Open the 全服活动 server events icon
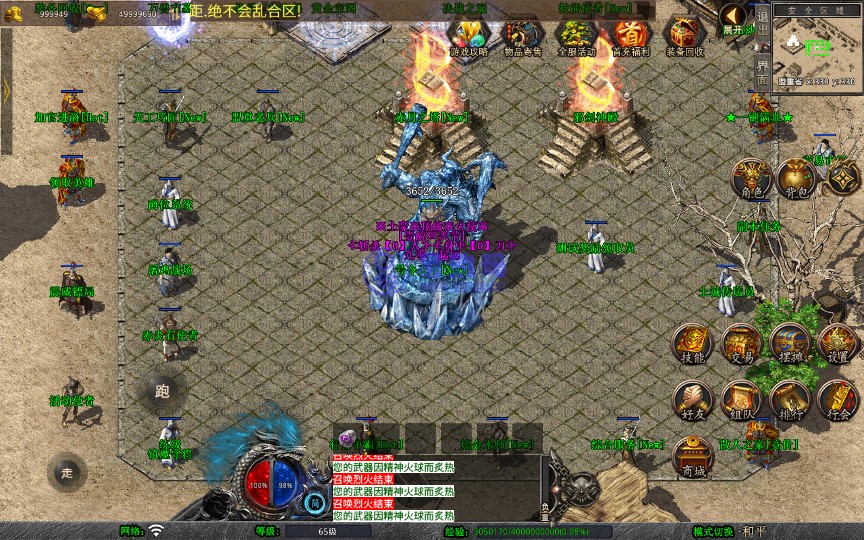The width and height of the screenshot is (864, 540). [x=575, y=38]
